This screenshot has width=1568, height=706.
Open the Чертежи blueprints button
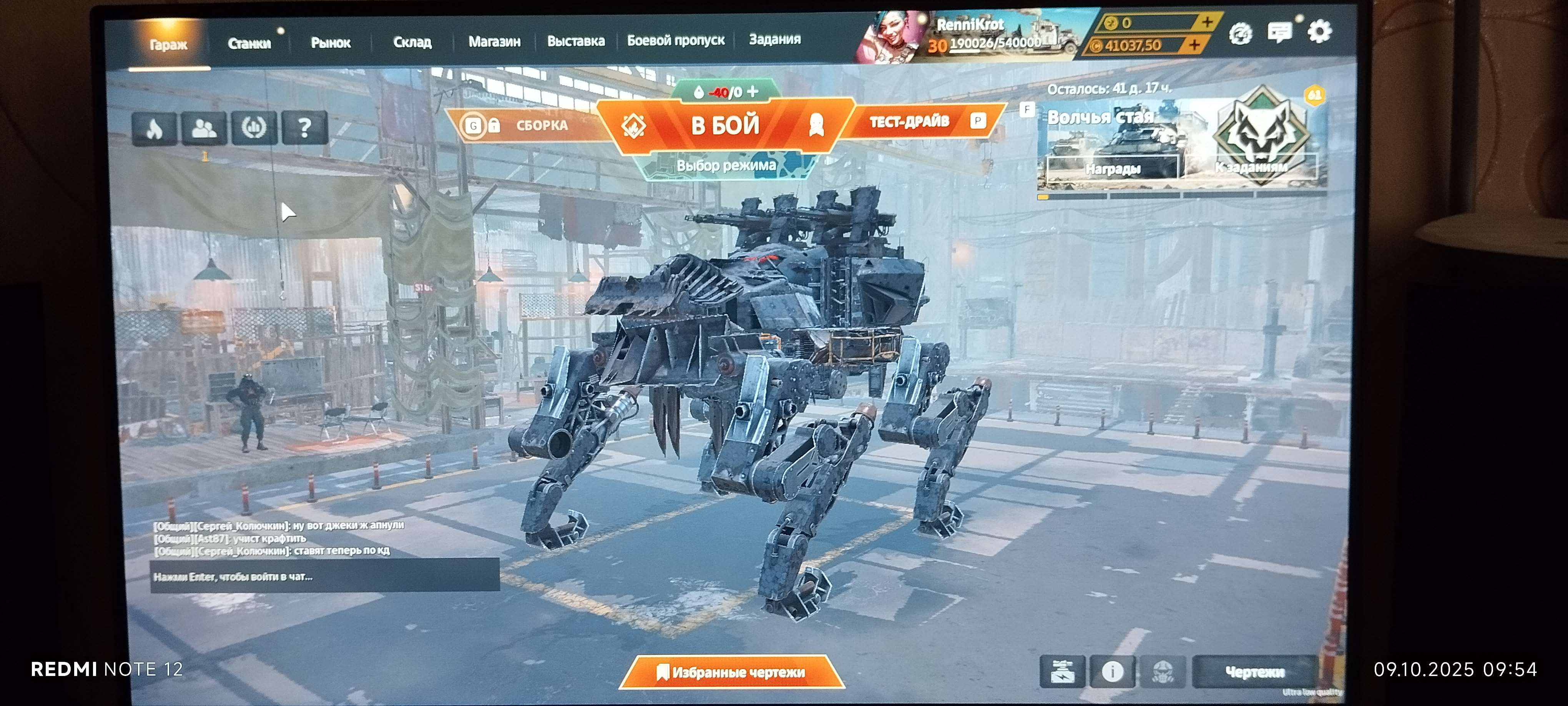(1254, 671)
